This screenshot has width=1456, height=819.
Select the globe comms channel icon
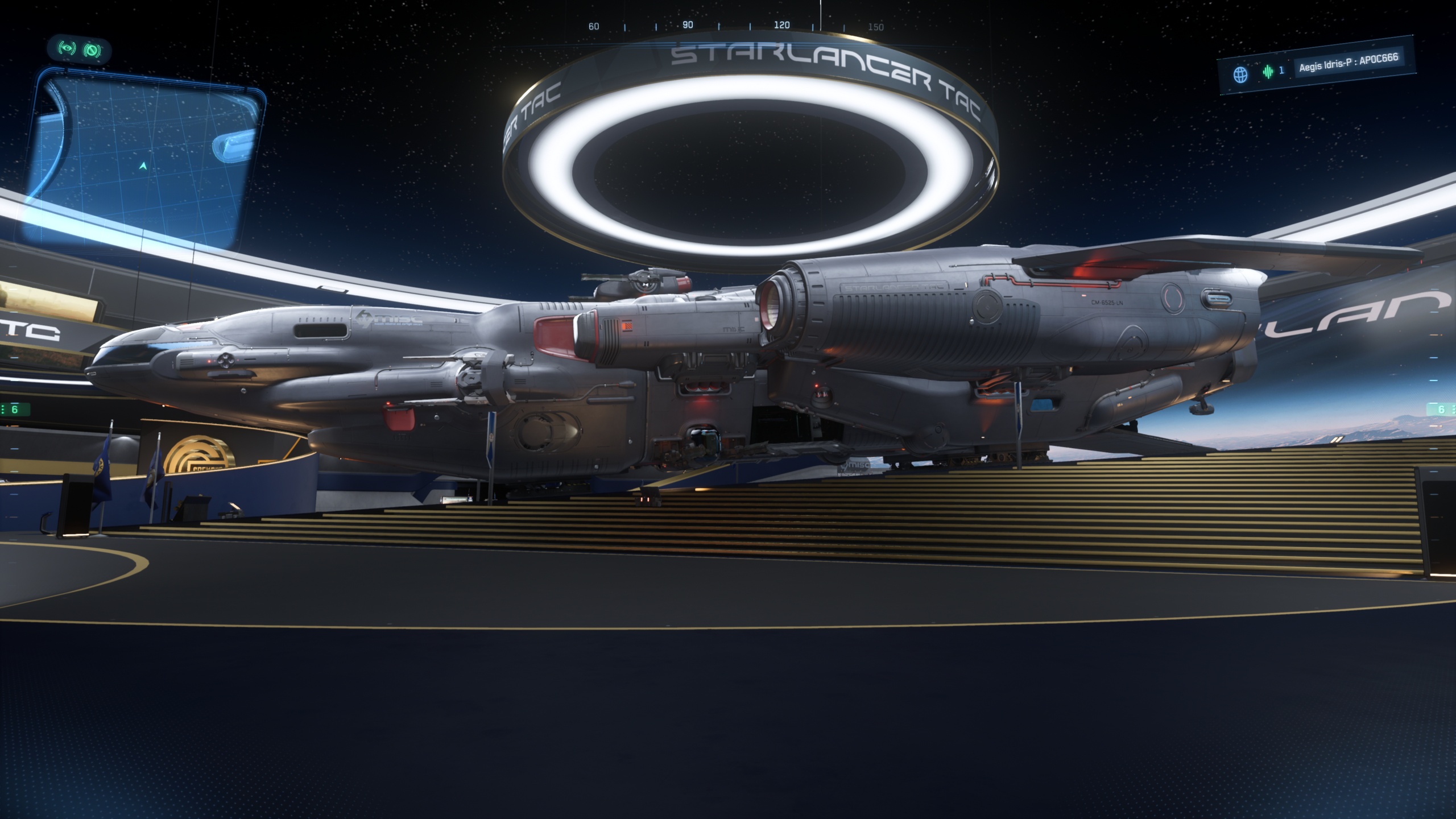pyautogui.click(x=1240, y=74)
